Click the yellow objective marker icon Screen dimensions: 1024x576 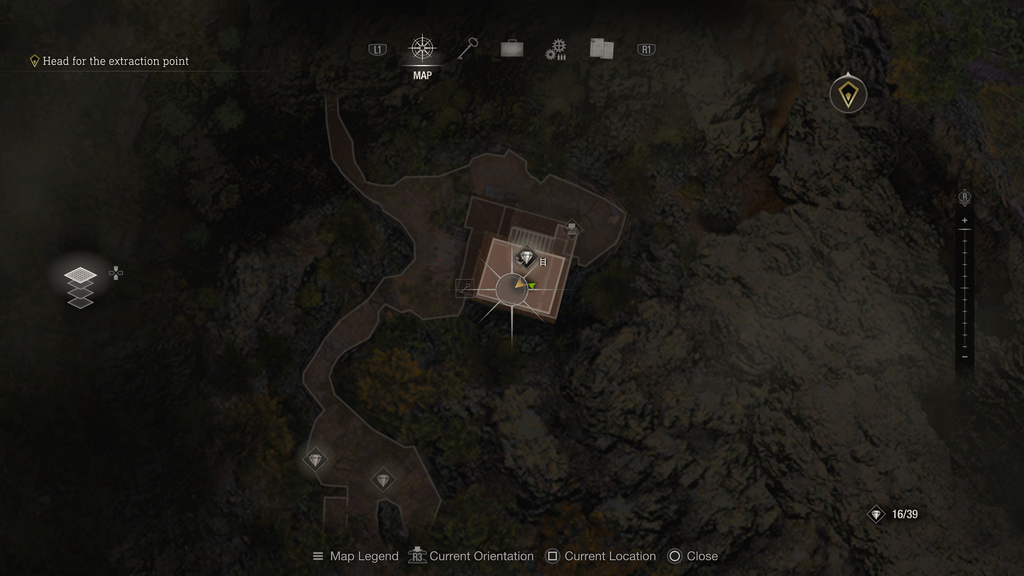848,95
